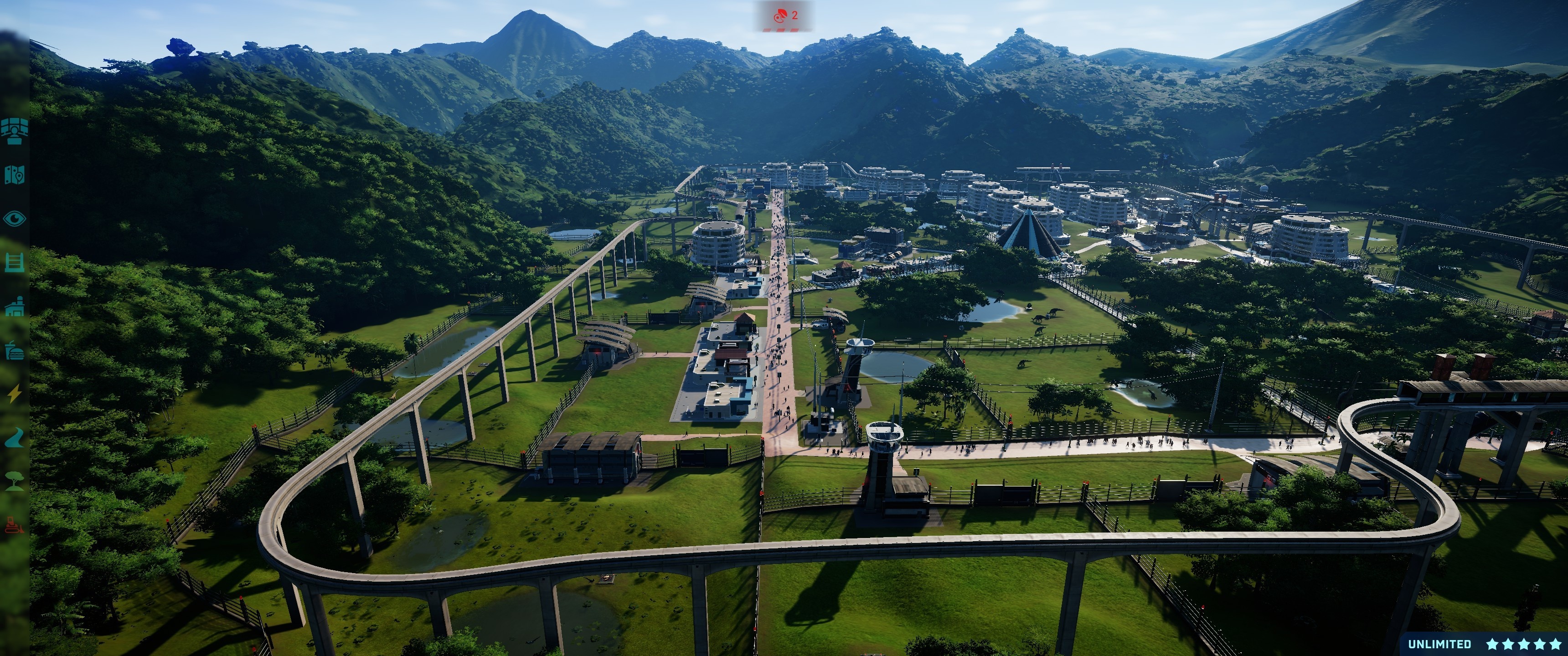The width and height of the screenshot is (1568, 656).
Task: Select the landscaping river tool icon
Action: pos(14,437)
